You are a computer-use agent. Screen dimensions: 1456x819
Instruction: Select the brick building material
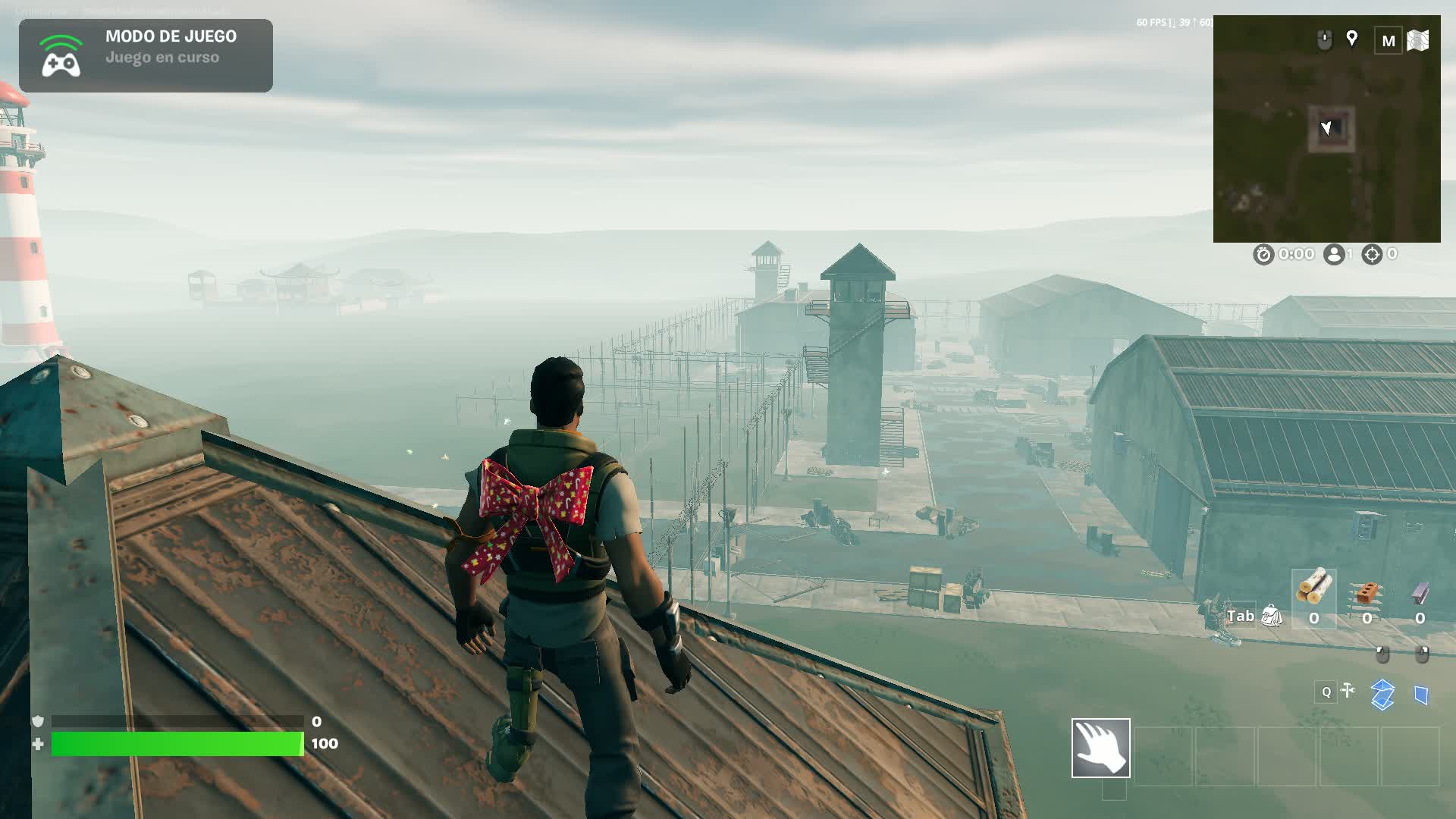pyautogui.click(x=1367, y=592)
